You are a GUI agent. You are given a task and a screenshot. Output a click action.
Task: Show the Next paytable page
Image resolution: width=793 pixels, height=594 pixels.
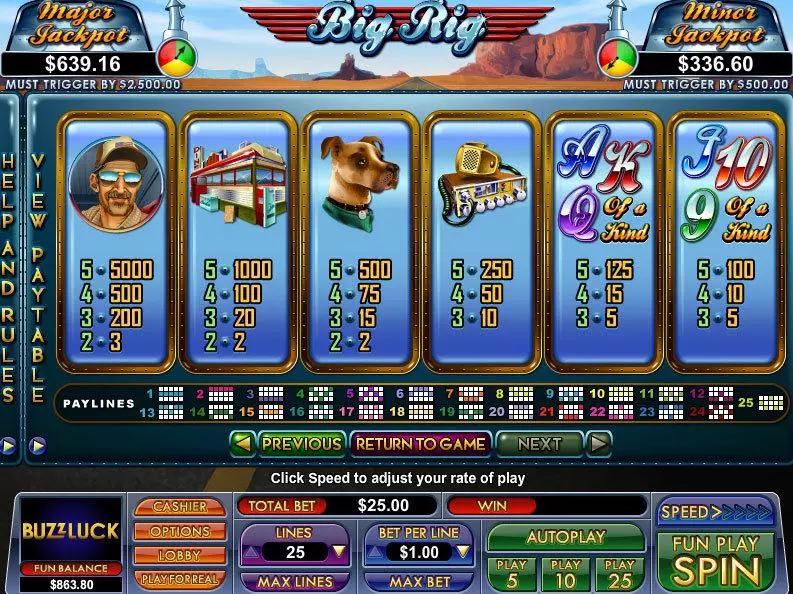539,443
